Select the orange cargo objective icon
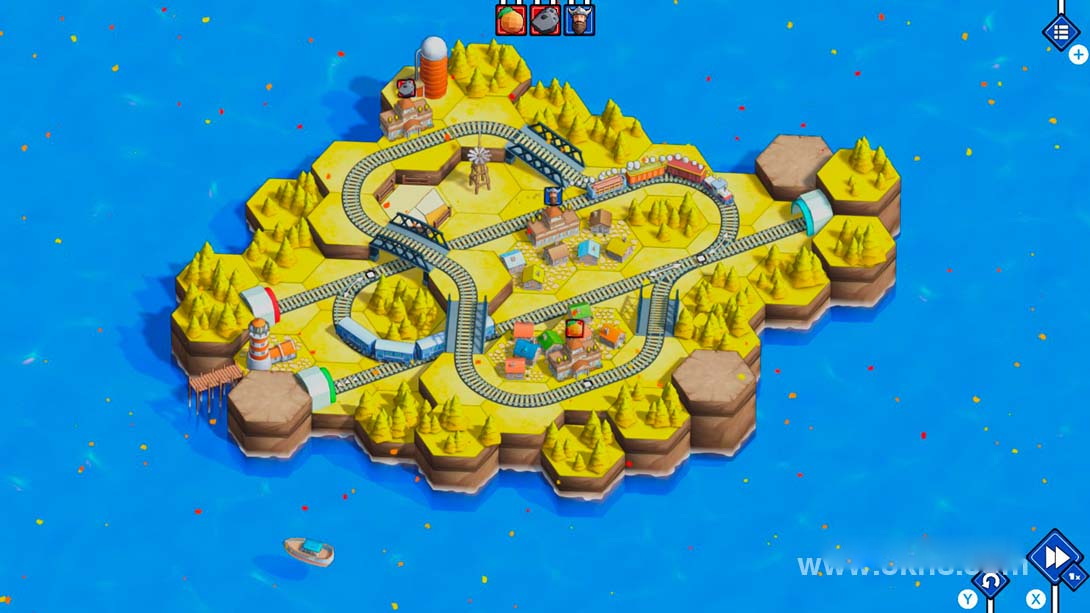 pyautogui.click(x=511, y=19)
